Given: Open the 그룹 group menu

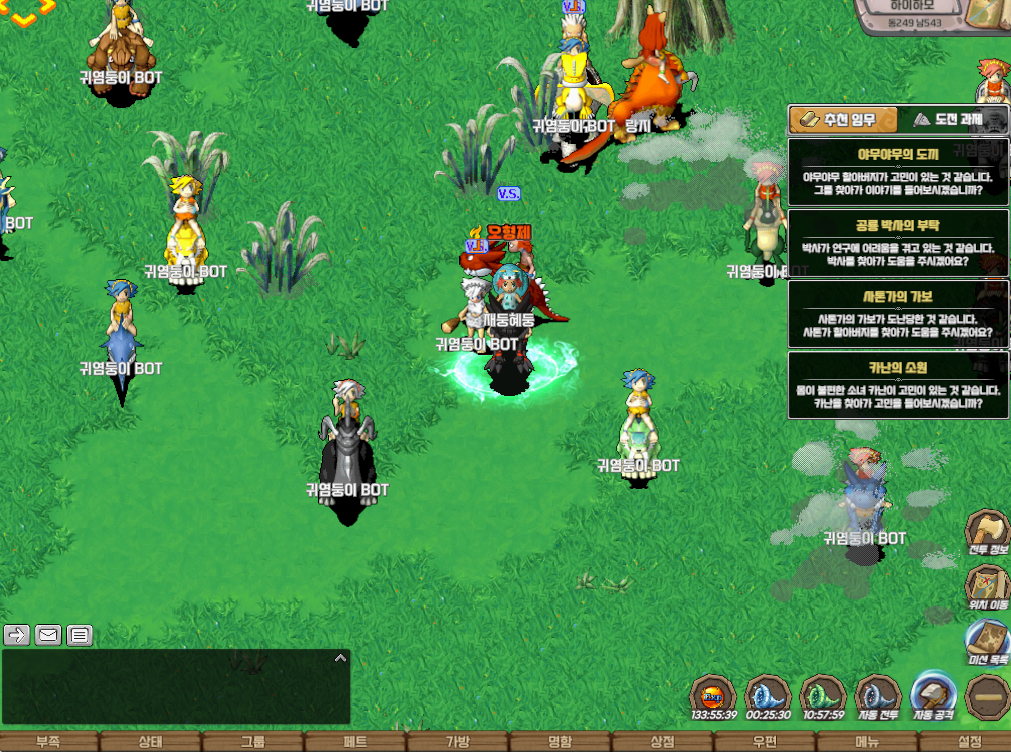Looking at the screenshot, I should coord(253,741).
